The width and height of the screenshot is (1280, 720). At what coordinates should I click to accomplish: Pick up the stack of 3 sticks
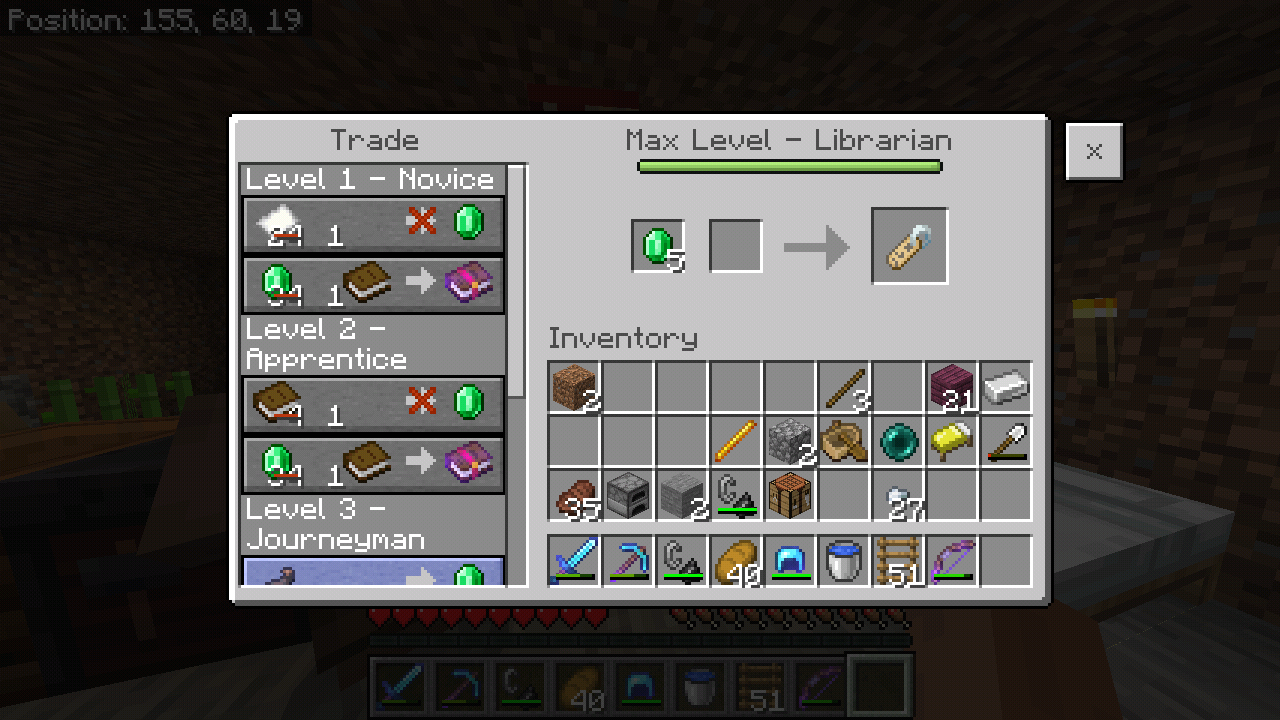(844, 388)
